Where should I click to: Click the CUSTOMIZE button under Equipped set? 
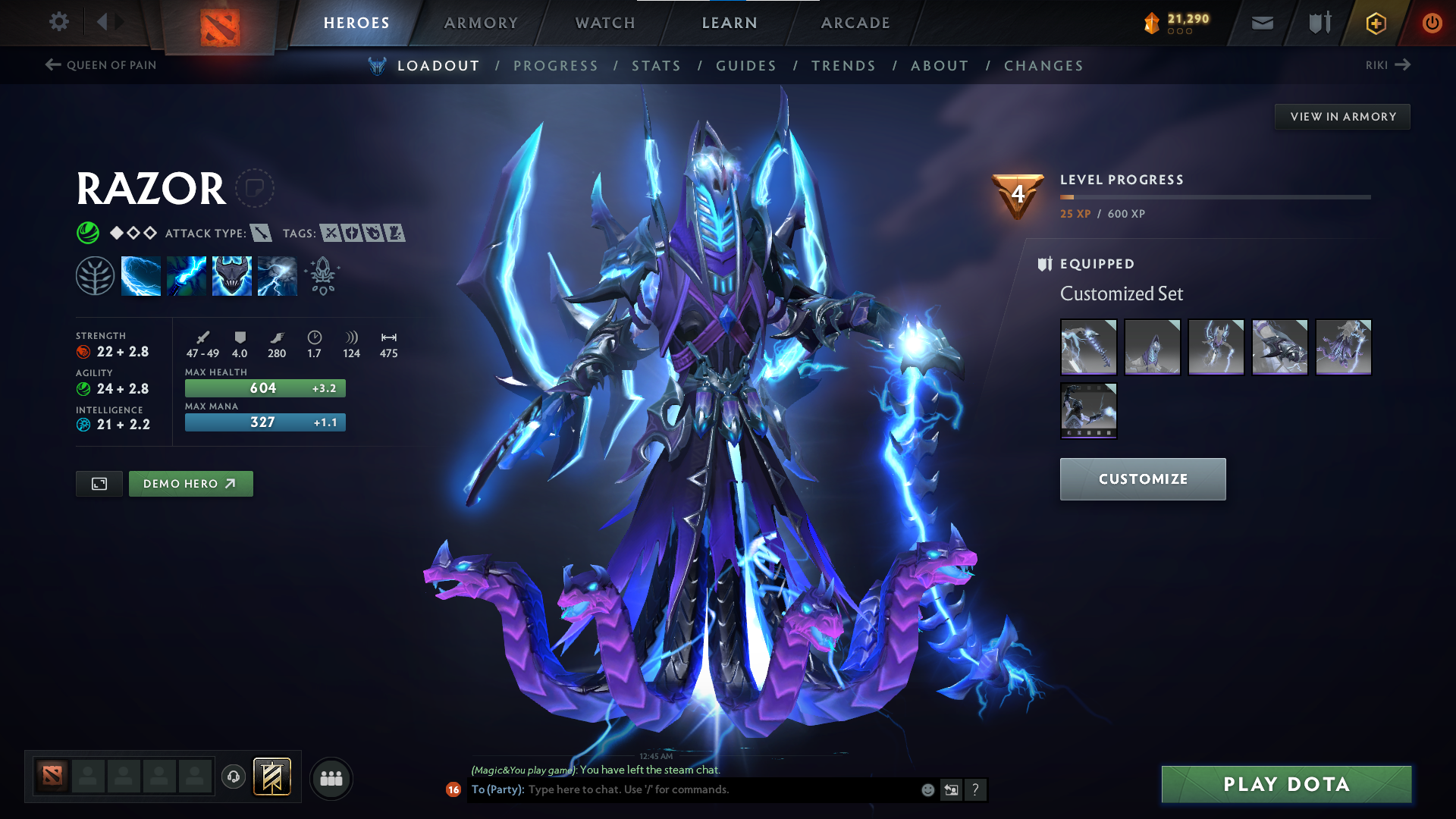1142,479
